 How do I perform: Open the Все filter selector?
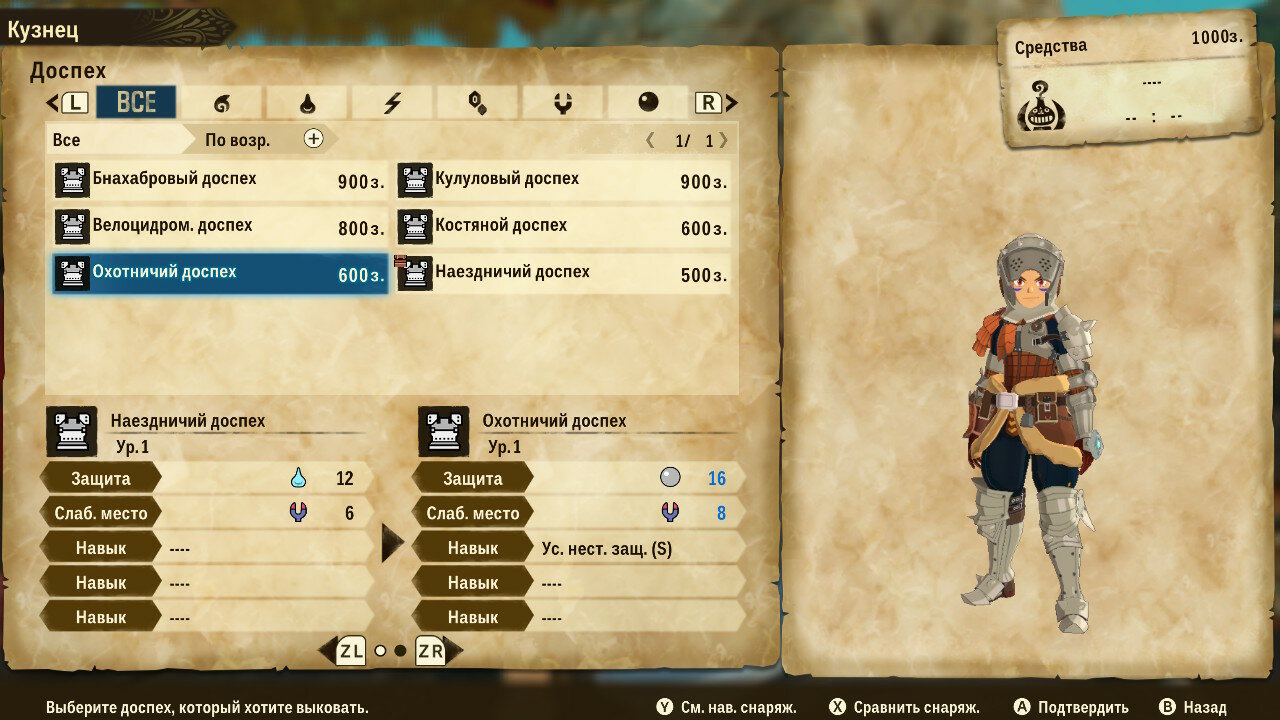point(115,139)
